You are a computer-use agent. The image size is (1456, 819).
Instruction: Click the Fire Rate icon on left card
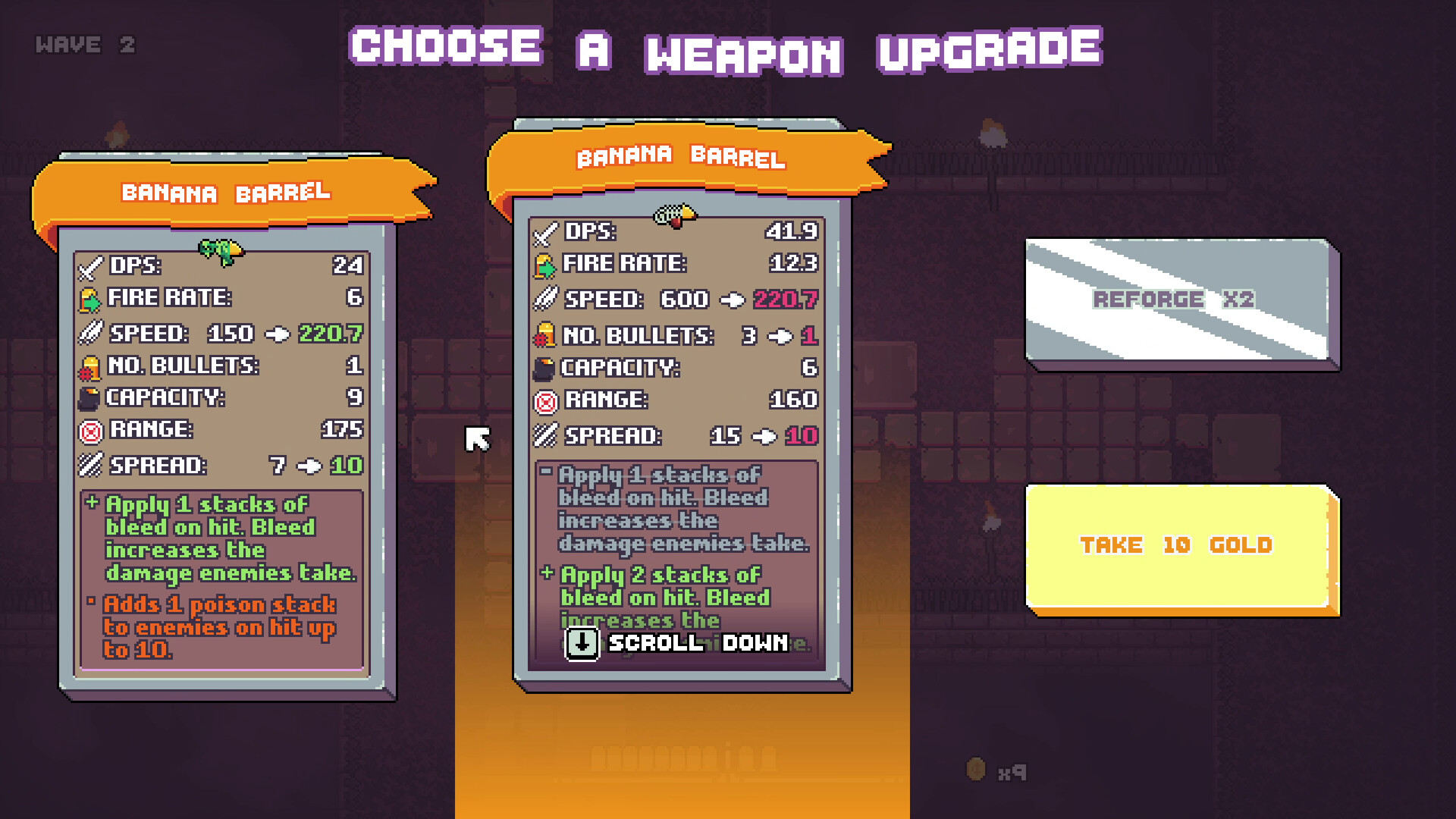pos(89,298)
